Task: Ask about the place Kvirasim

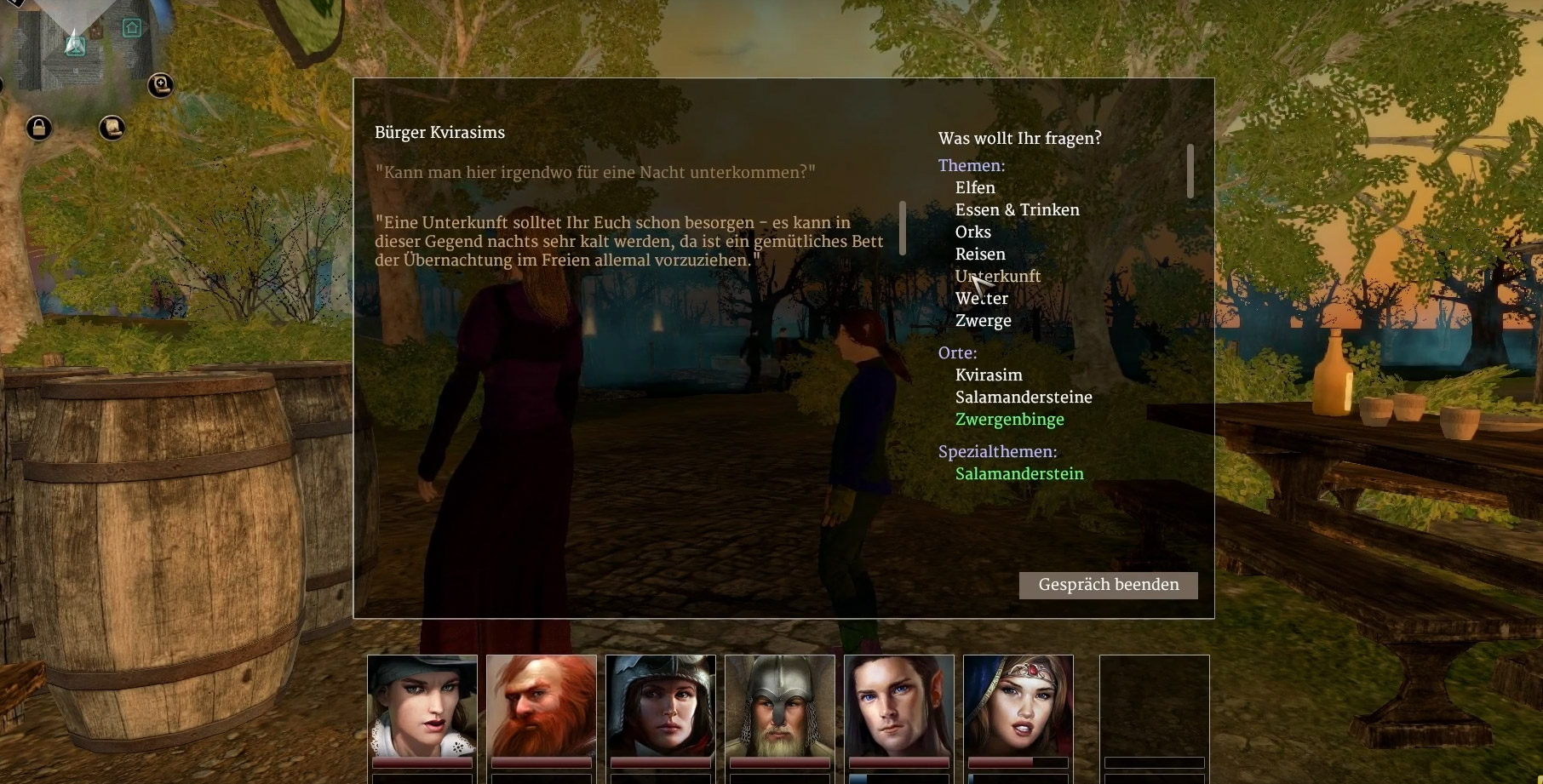Action: point(989,375)
